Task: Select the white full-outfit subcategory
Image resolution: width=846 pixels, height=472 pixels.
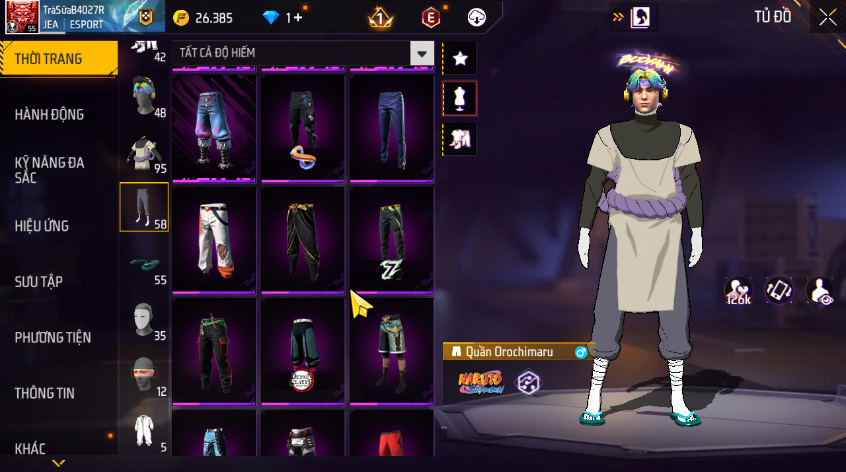Action: point(144,430)
